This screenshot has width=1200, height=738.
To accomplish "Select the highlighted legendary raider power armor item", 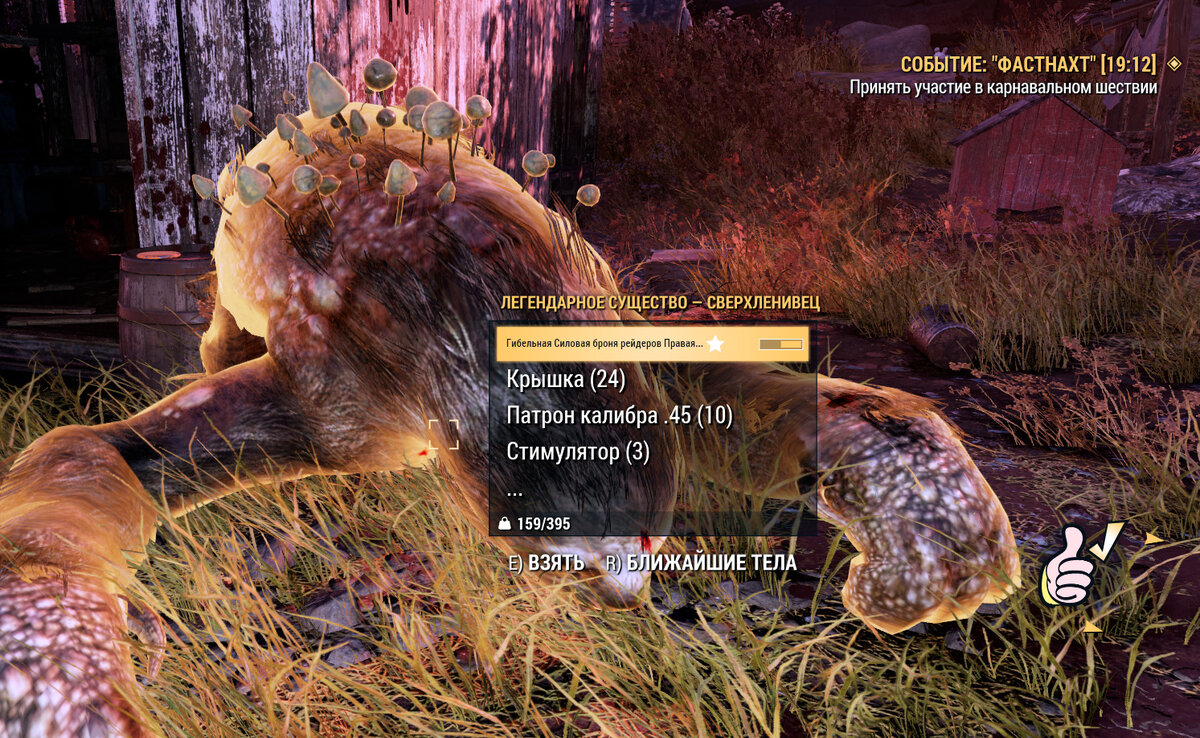I will click(x=651, y=344).
